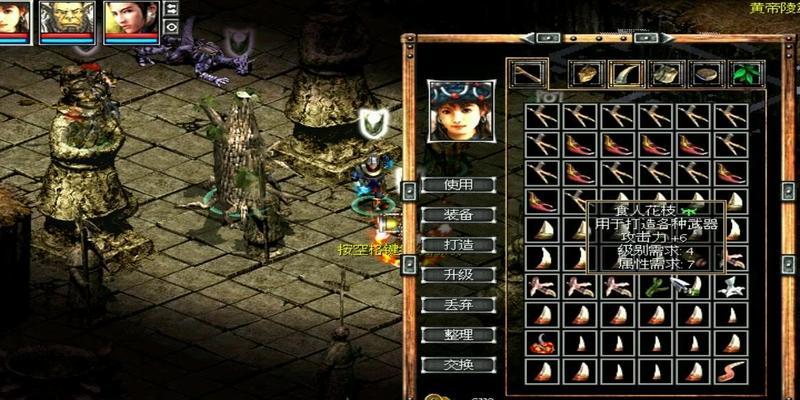Open the 打造 (Forge) option
Image resolution: width=800 pixels, height=400 pixels.
pyautogui.click(x=445, y=245)
